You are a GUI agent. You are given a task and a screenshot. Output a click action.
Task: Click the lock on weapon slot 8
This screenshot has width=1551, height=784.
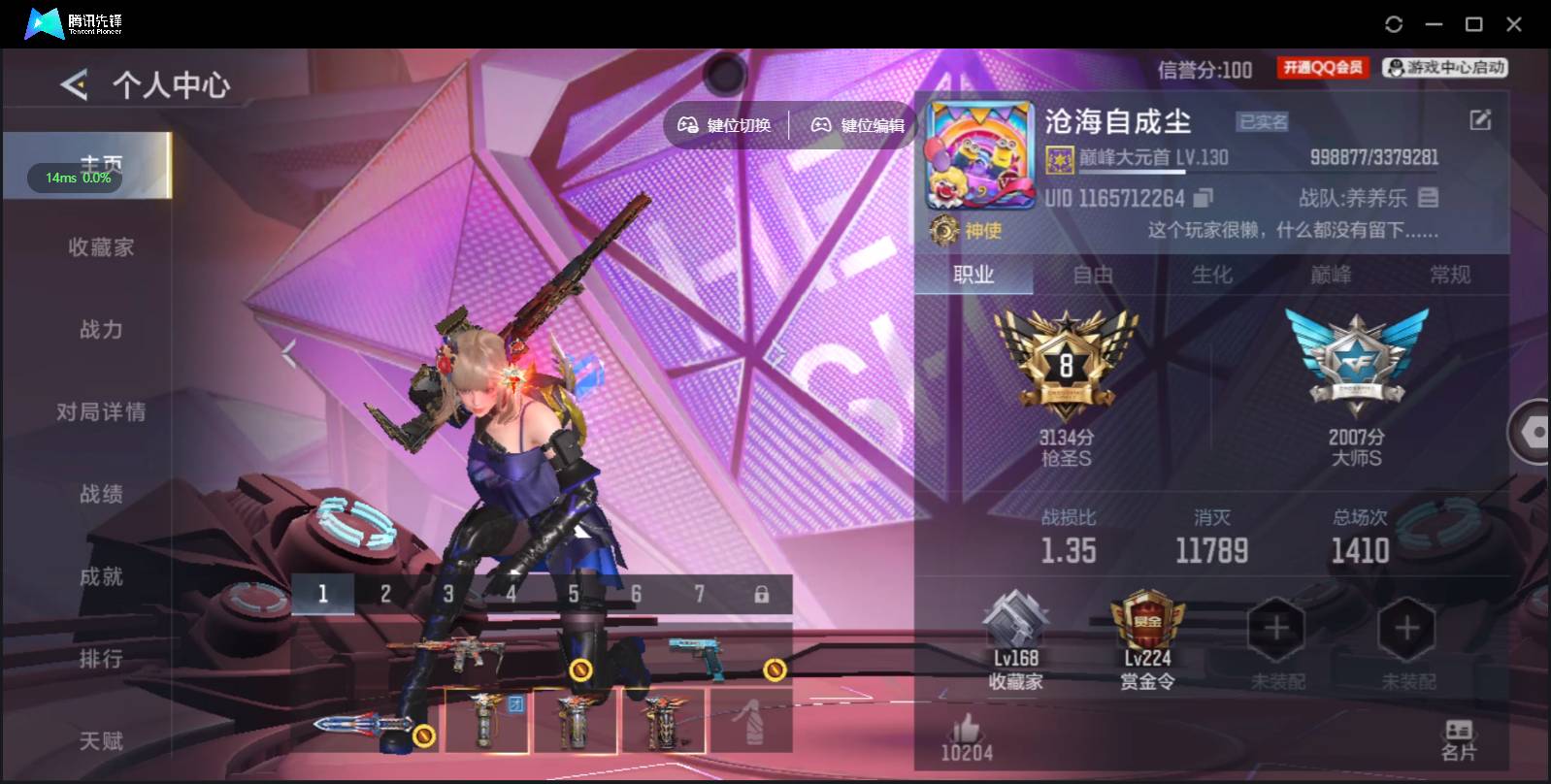coord(764,594)
